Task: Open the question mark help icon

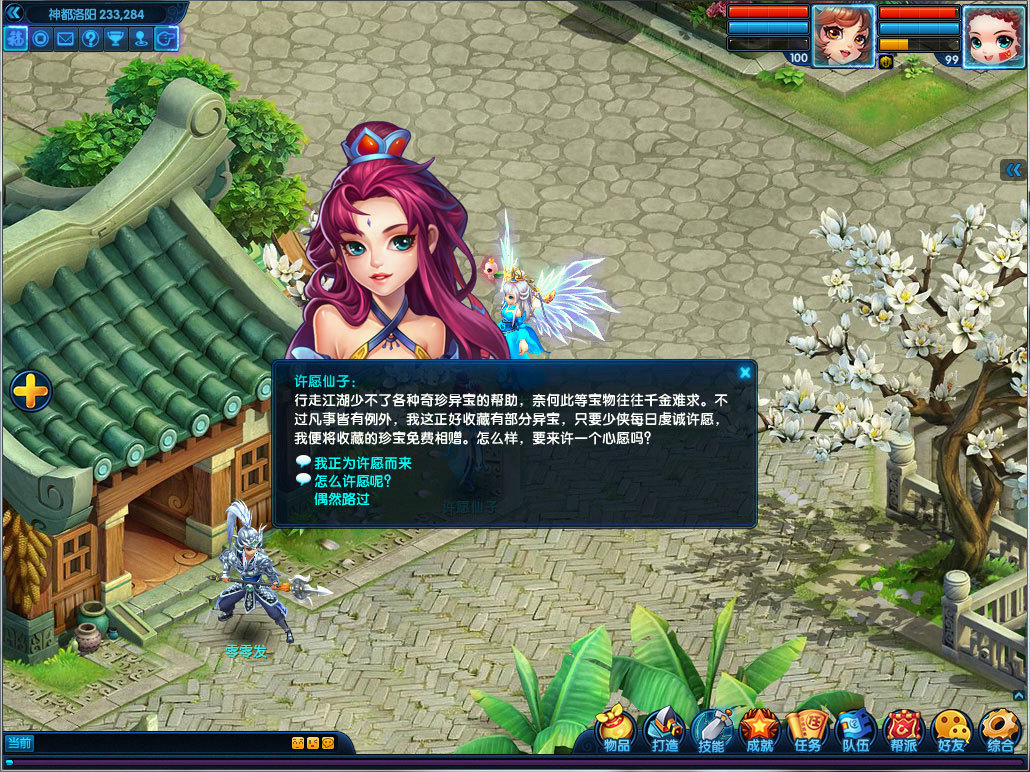Action: click(x=91, y=39)
